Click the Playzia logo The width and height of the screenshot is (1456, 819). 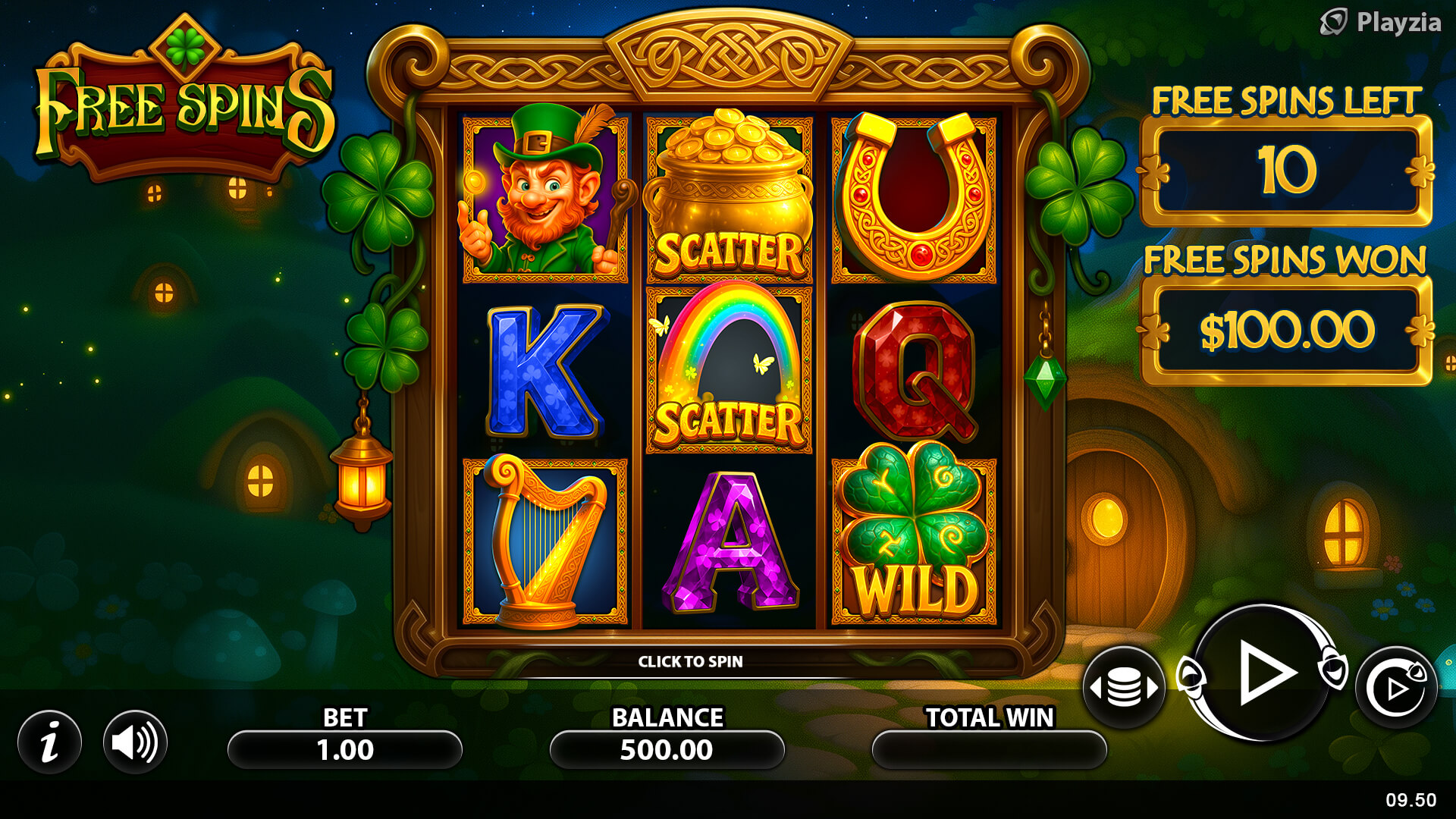[1380, 23]
